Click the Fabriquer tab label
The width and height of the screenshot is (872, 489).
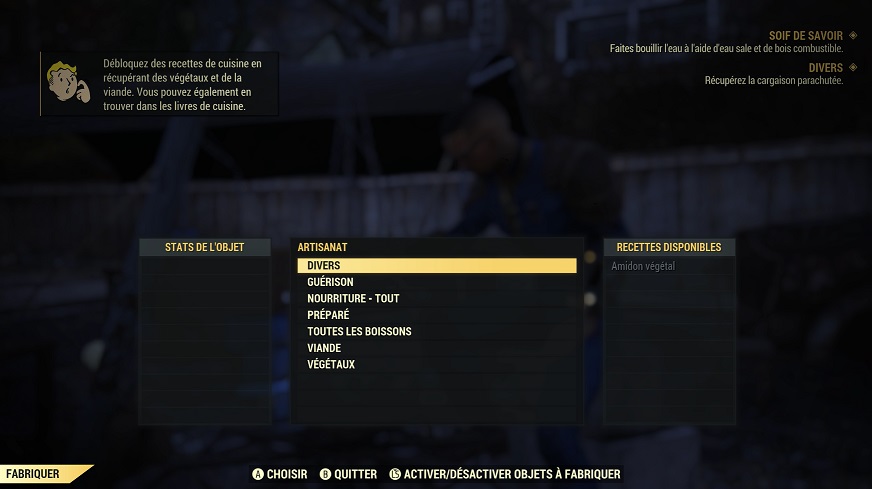33,474
